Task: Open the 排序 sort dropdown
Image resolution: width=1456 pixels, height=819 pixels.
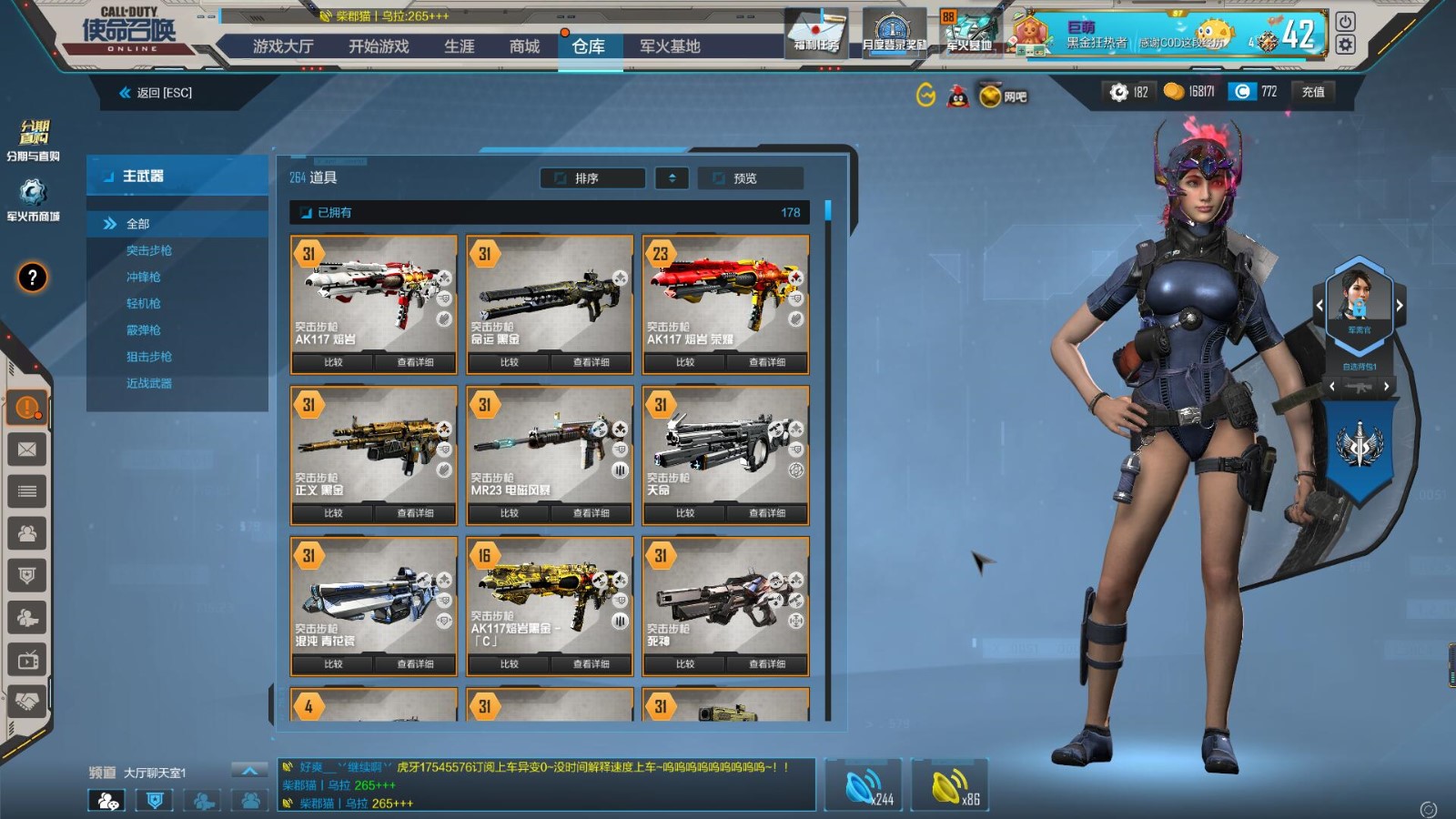Action: (592, 178)
